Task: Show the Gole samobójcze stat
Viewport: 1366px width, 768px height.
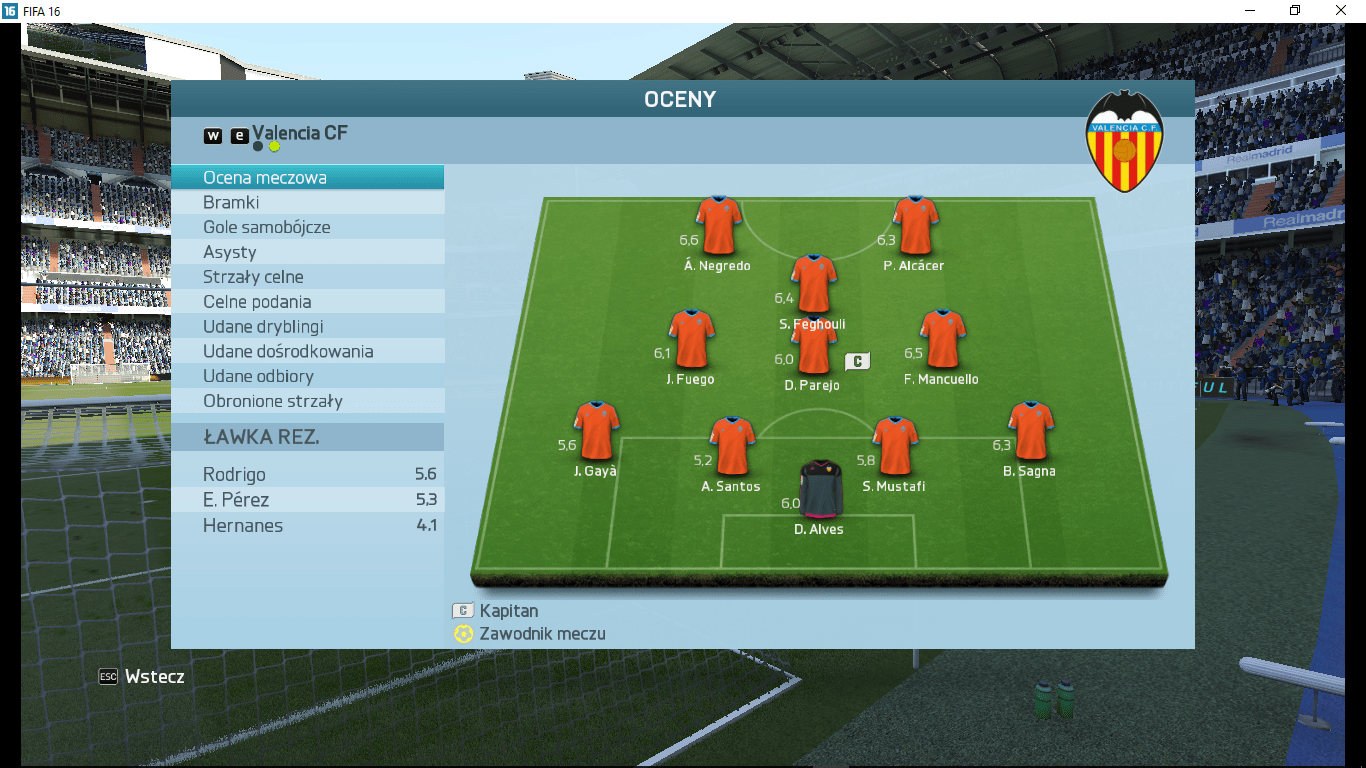Action: tap(307, 227)
